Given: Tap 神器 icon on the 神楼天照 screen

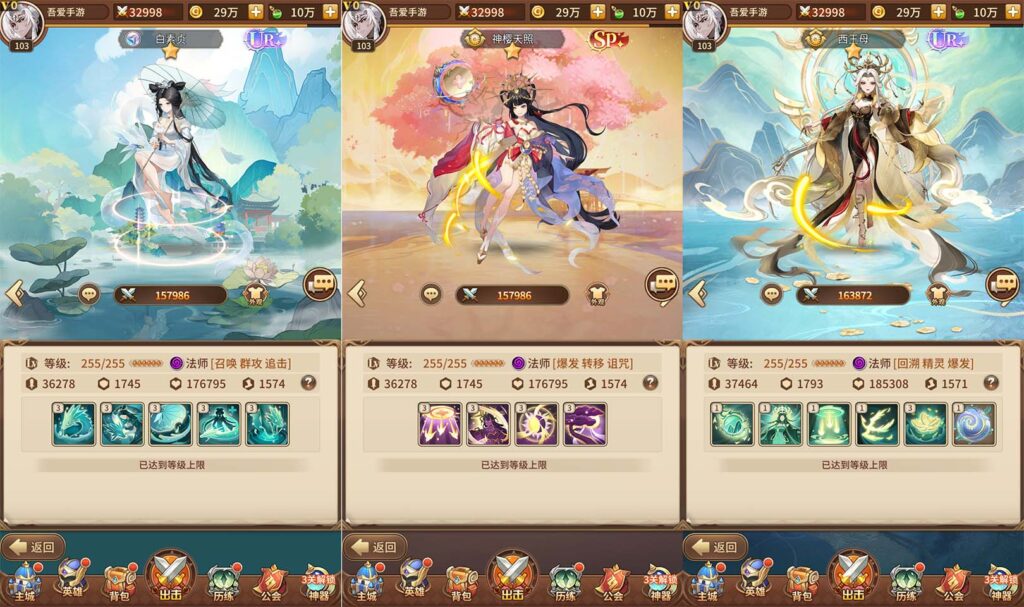Looking at the screenshot, I should (660, 582).
